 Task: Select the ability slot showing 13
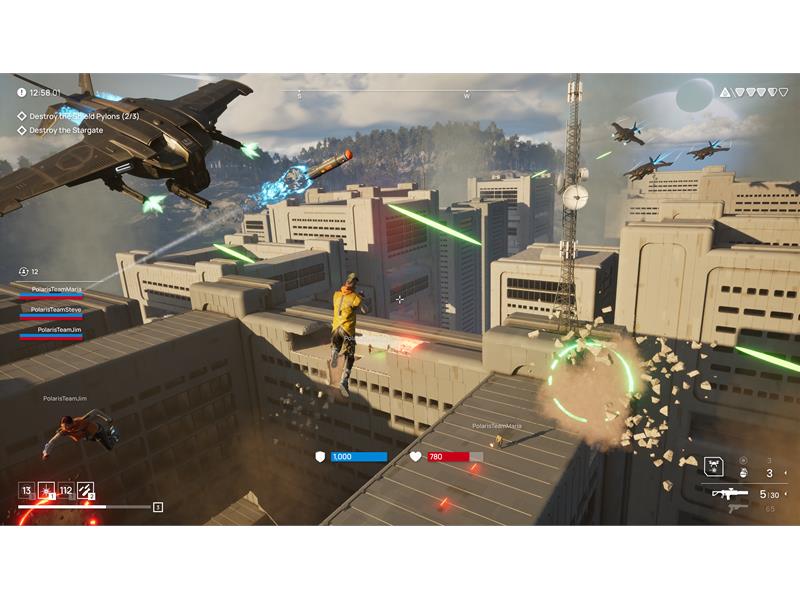26,490
